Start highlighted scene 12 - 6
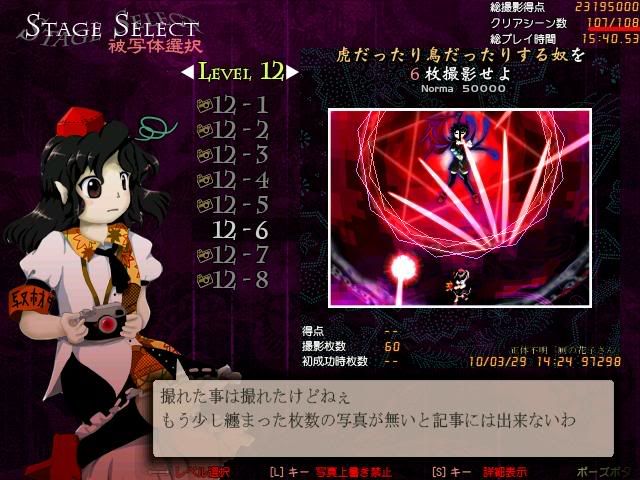640x480 pixels. click(x=240, y=230)
